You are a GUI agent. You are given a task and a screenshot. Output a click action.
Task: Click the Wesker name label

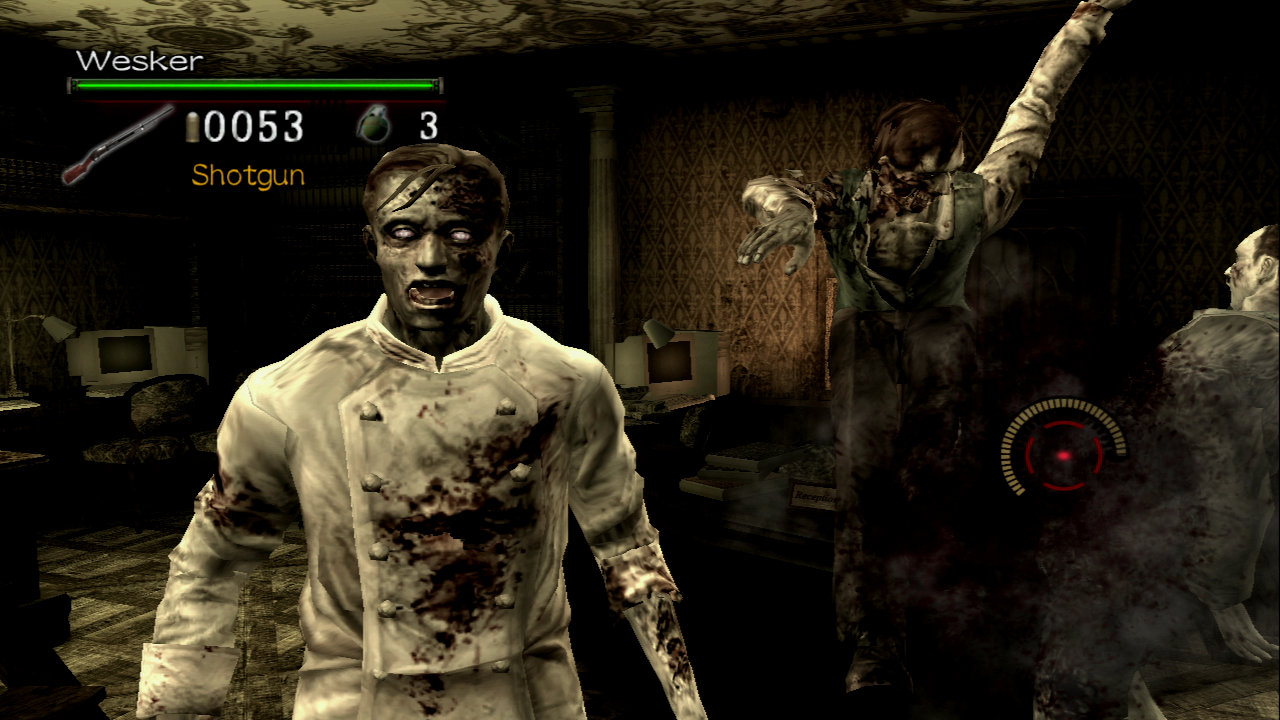140,60
